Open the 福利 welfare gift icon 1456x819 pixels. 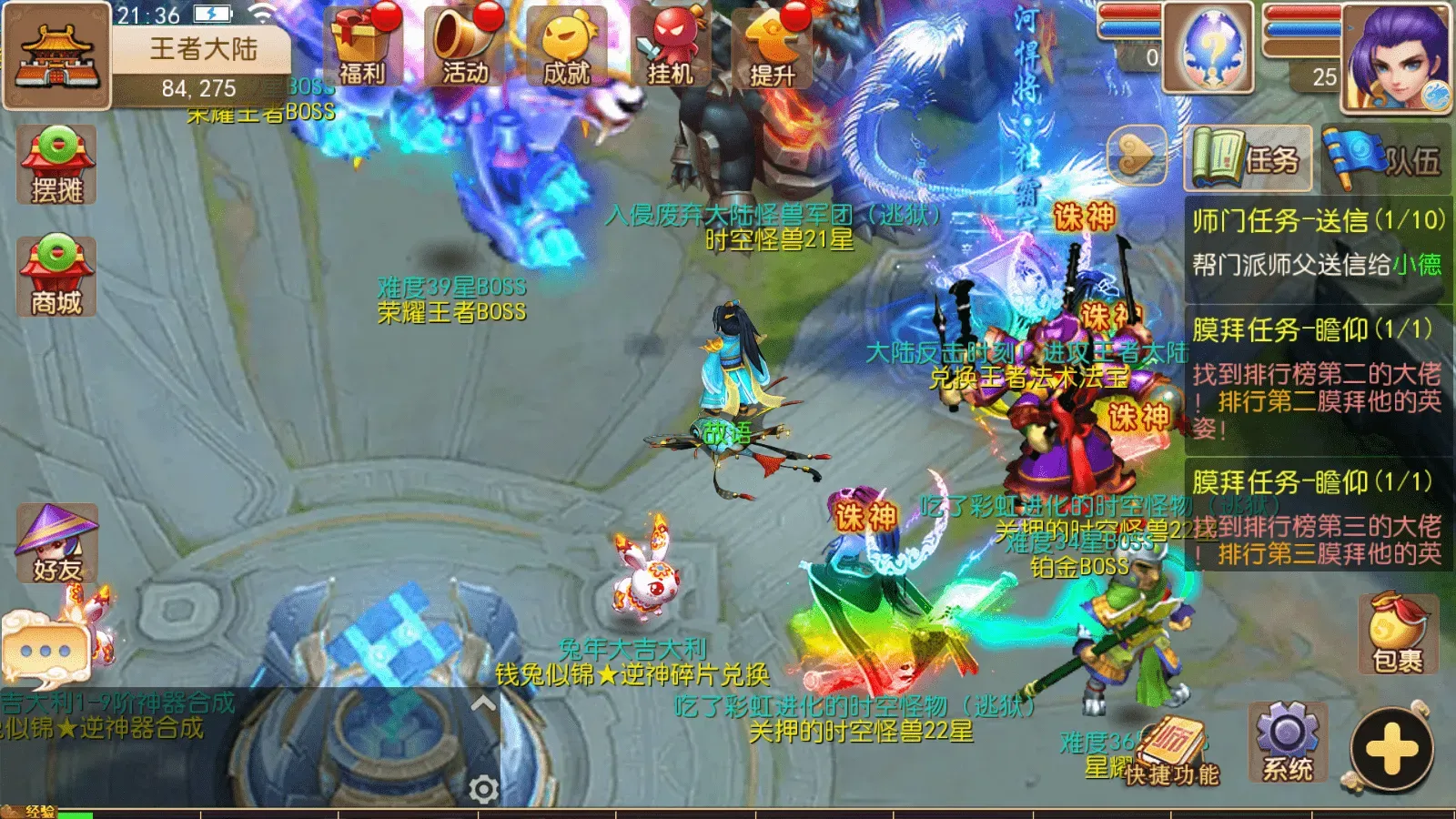[x=362, y=47]
